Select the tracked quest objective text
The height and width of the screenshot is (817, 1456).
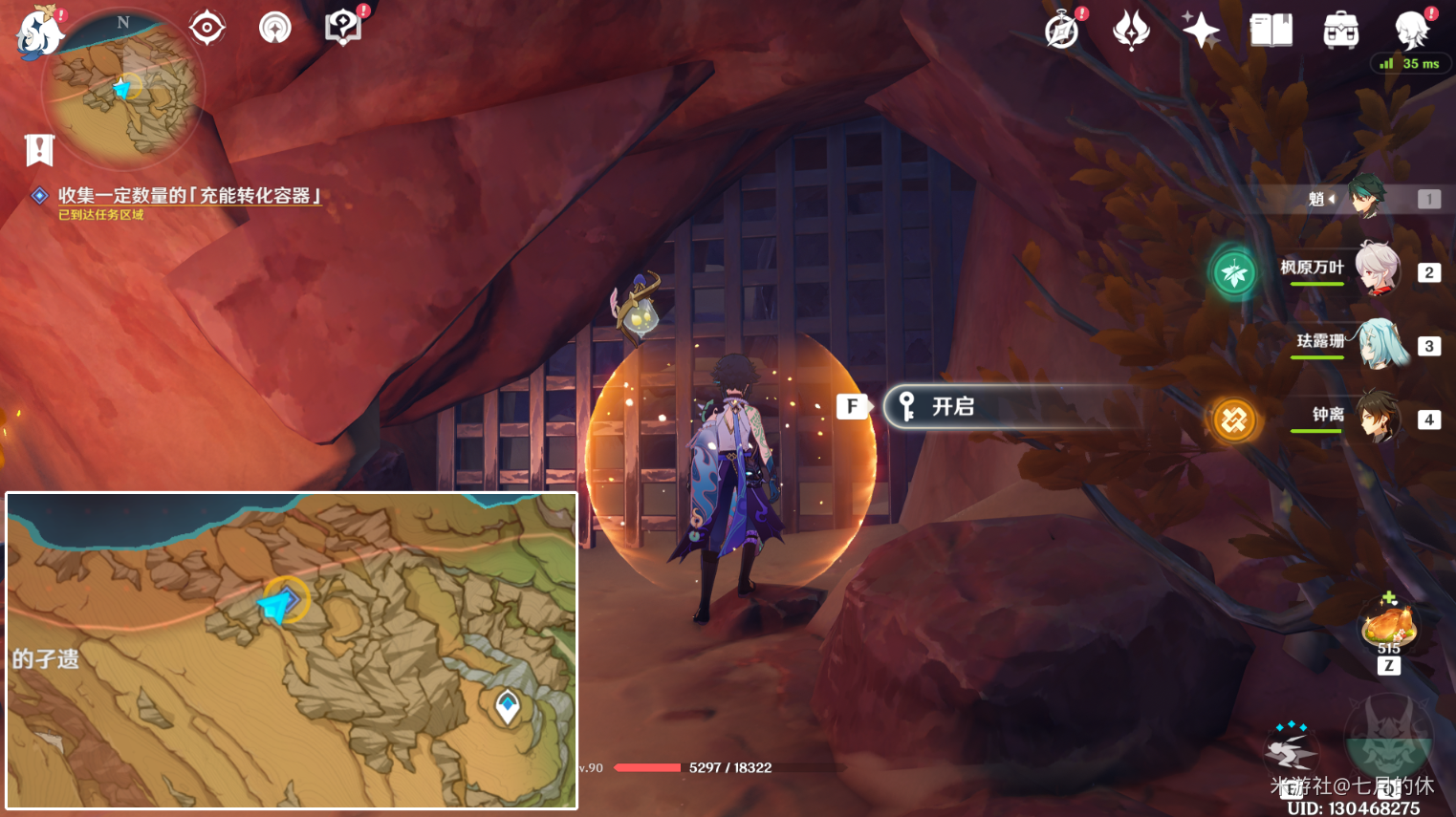(x=189, y=196)
